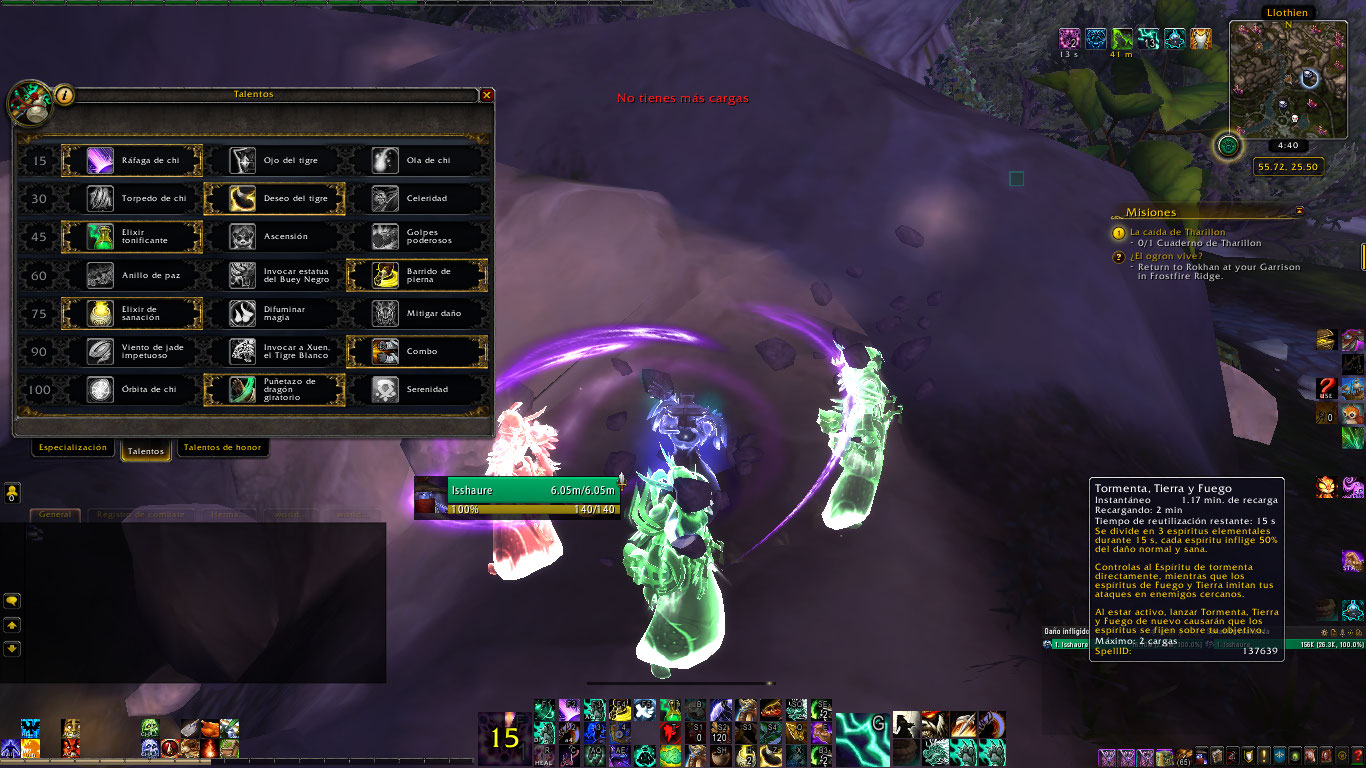Collapse the Misiones tracker header
Viewport: 1366px width, 768px height.
point(1300,211)
